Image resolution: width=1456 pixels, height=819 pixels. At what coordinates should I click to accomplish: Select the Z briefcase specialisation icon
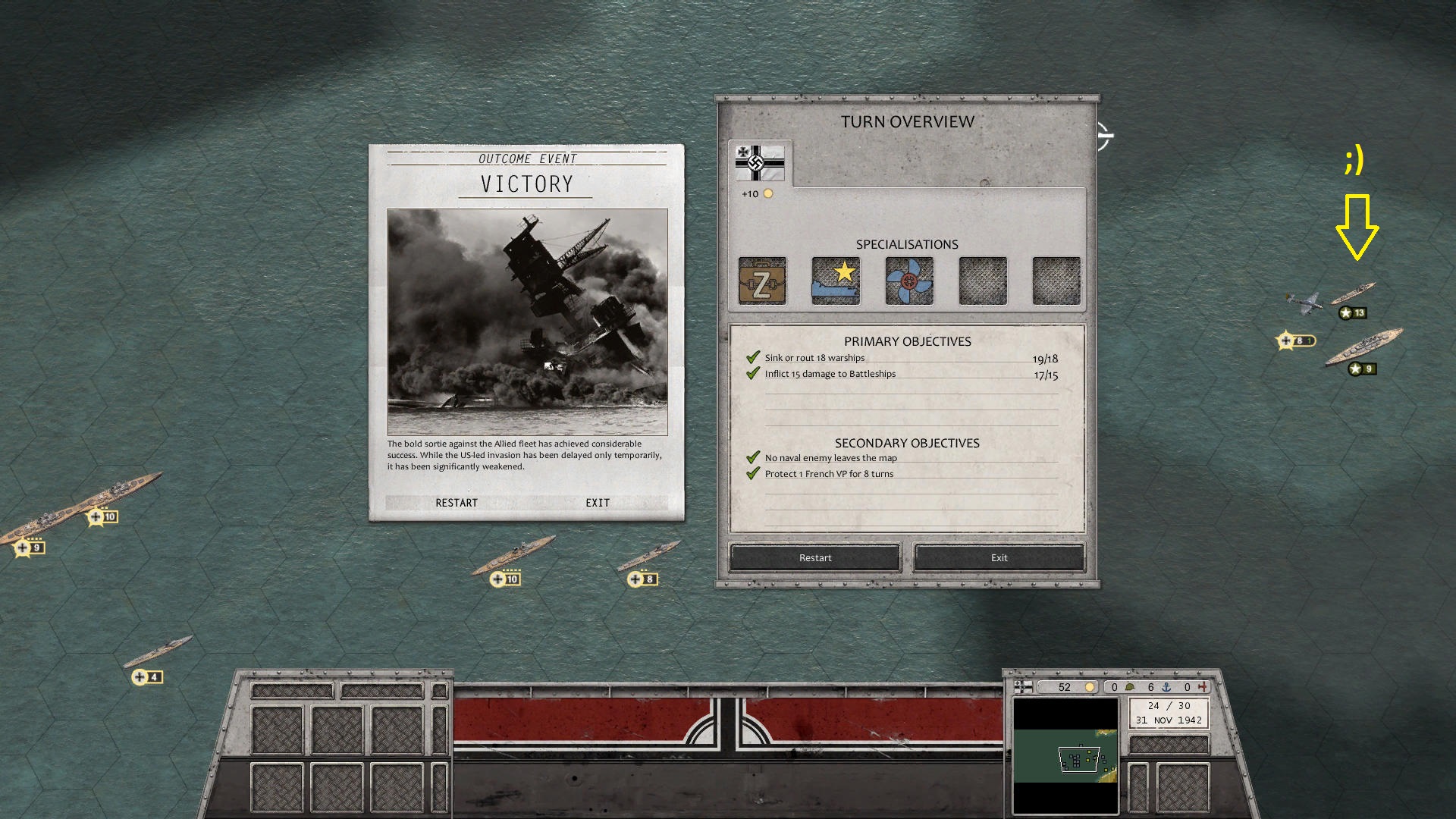click(761, 281)
